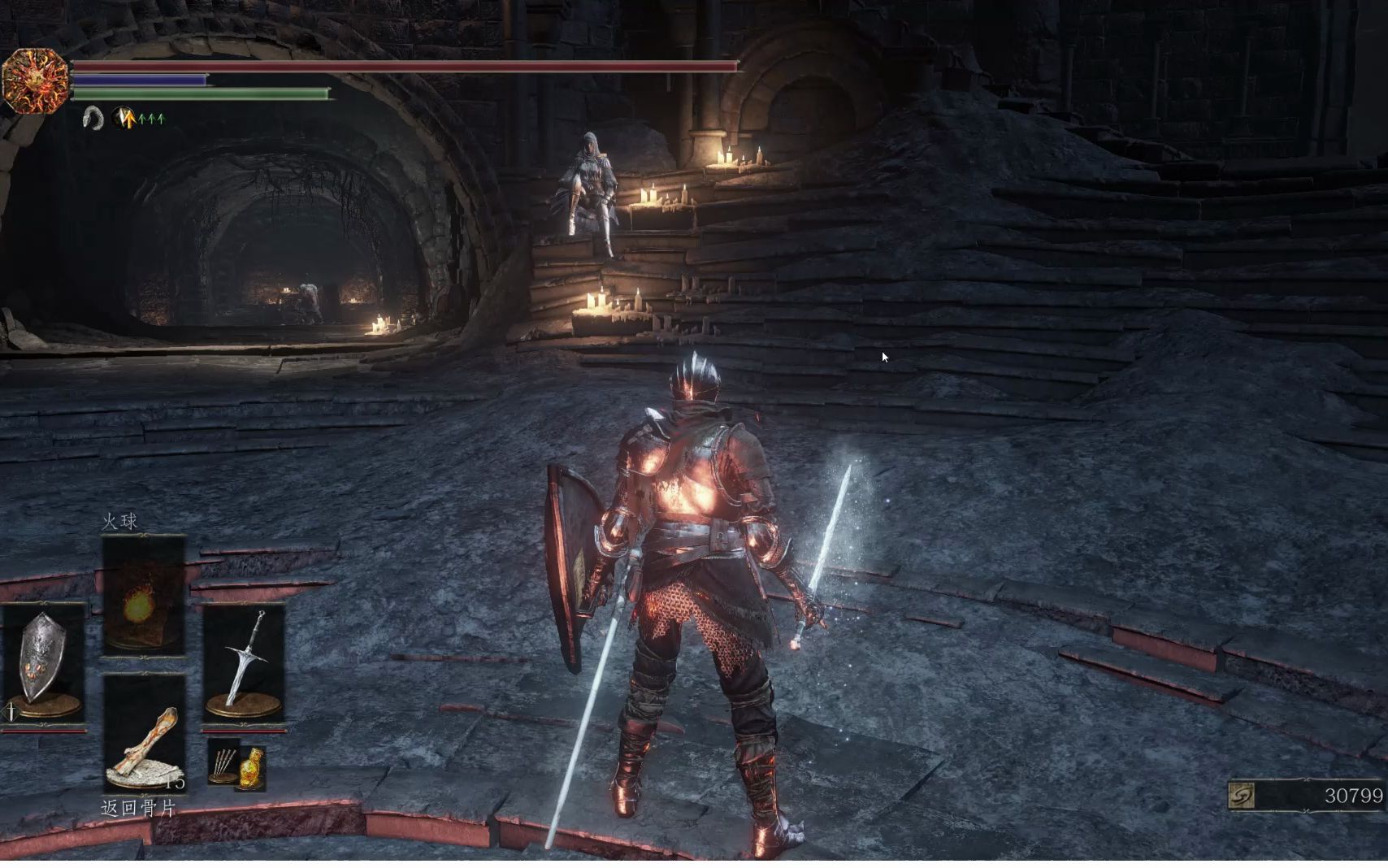Use the Homeward Bone item slot
1388x868 pixels.
tap(145, 733)
